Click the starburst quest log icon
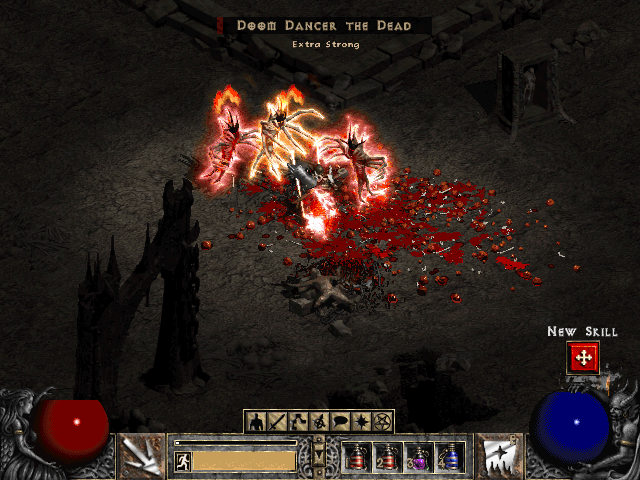The width and height of the screenshot is (640, 480). click(360, 422)
